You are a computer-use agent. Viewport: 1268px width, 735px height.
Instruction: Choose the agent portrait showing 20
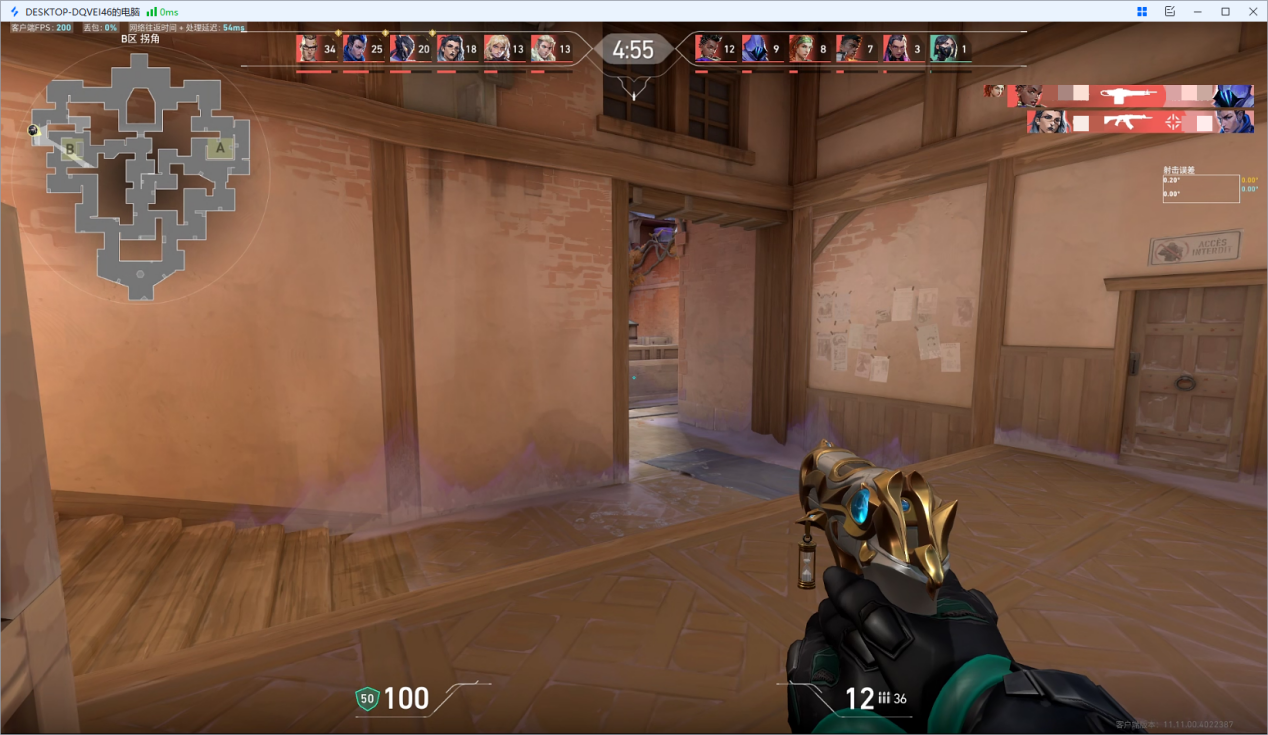tap(403, 48)
